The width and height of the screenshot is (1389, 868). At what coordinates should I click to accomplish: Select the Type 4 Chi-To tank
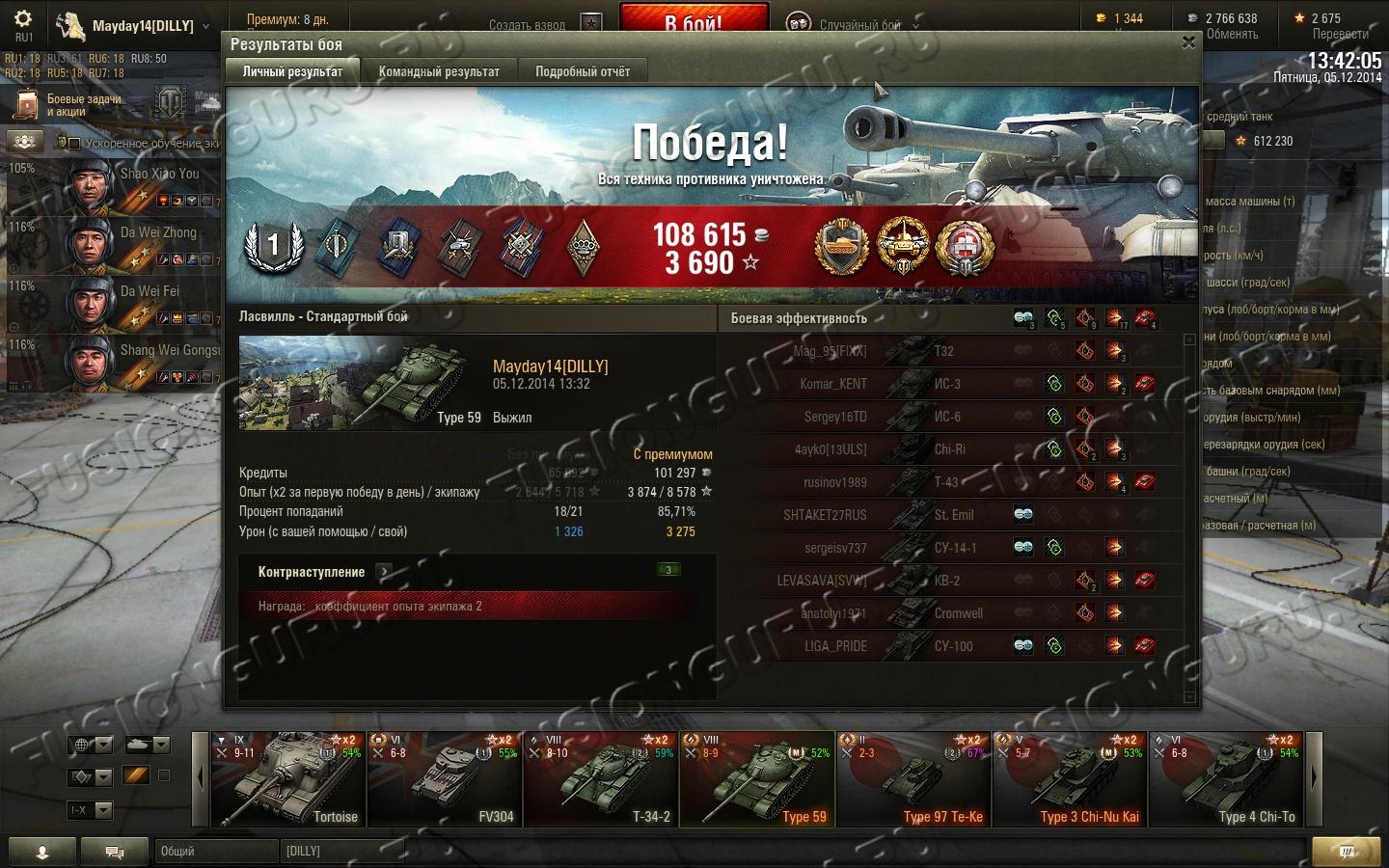point(1225,779)
